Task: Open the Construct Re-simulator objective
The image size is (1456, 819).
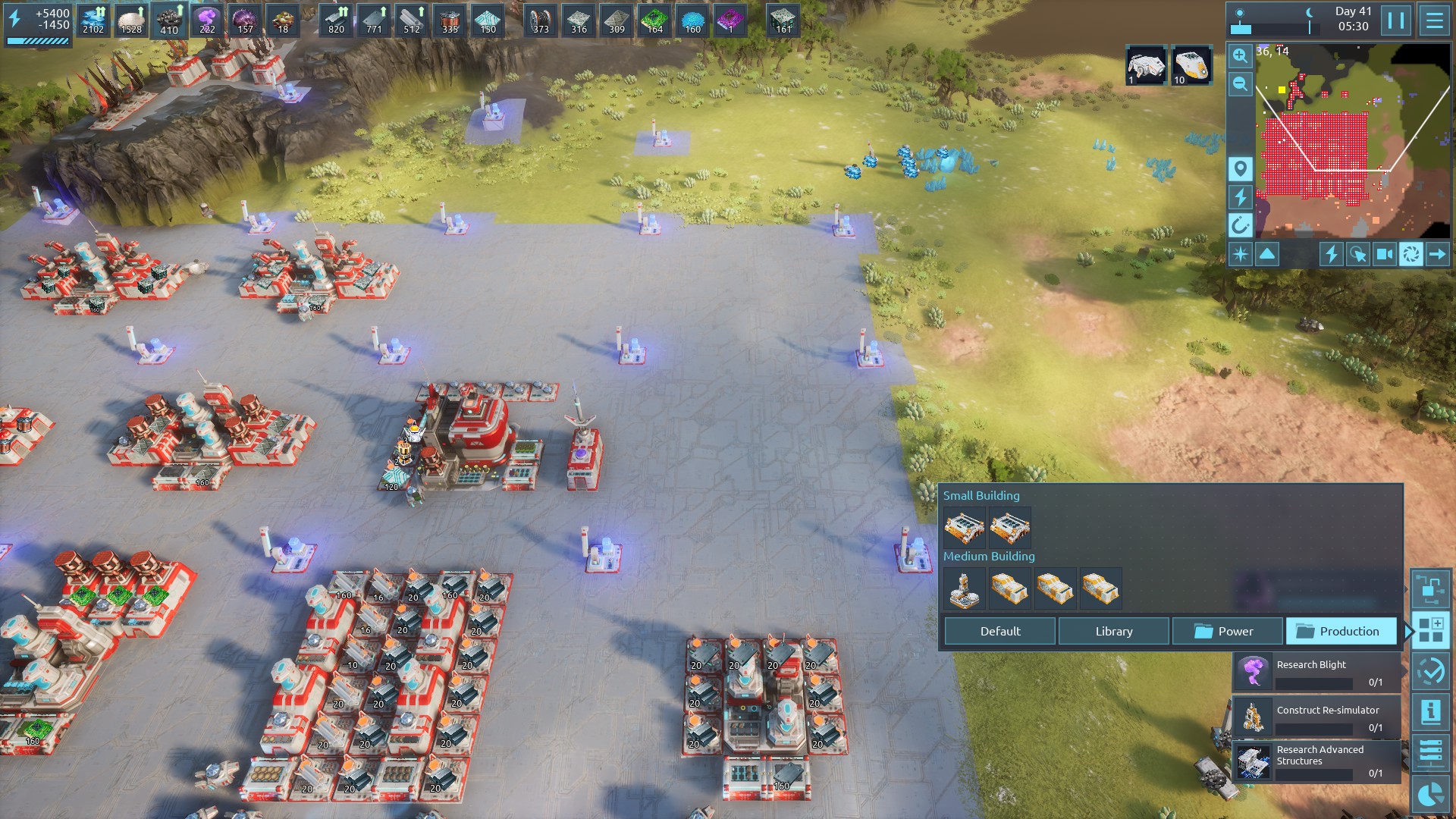Action: coord(1316,718)
